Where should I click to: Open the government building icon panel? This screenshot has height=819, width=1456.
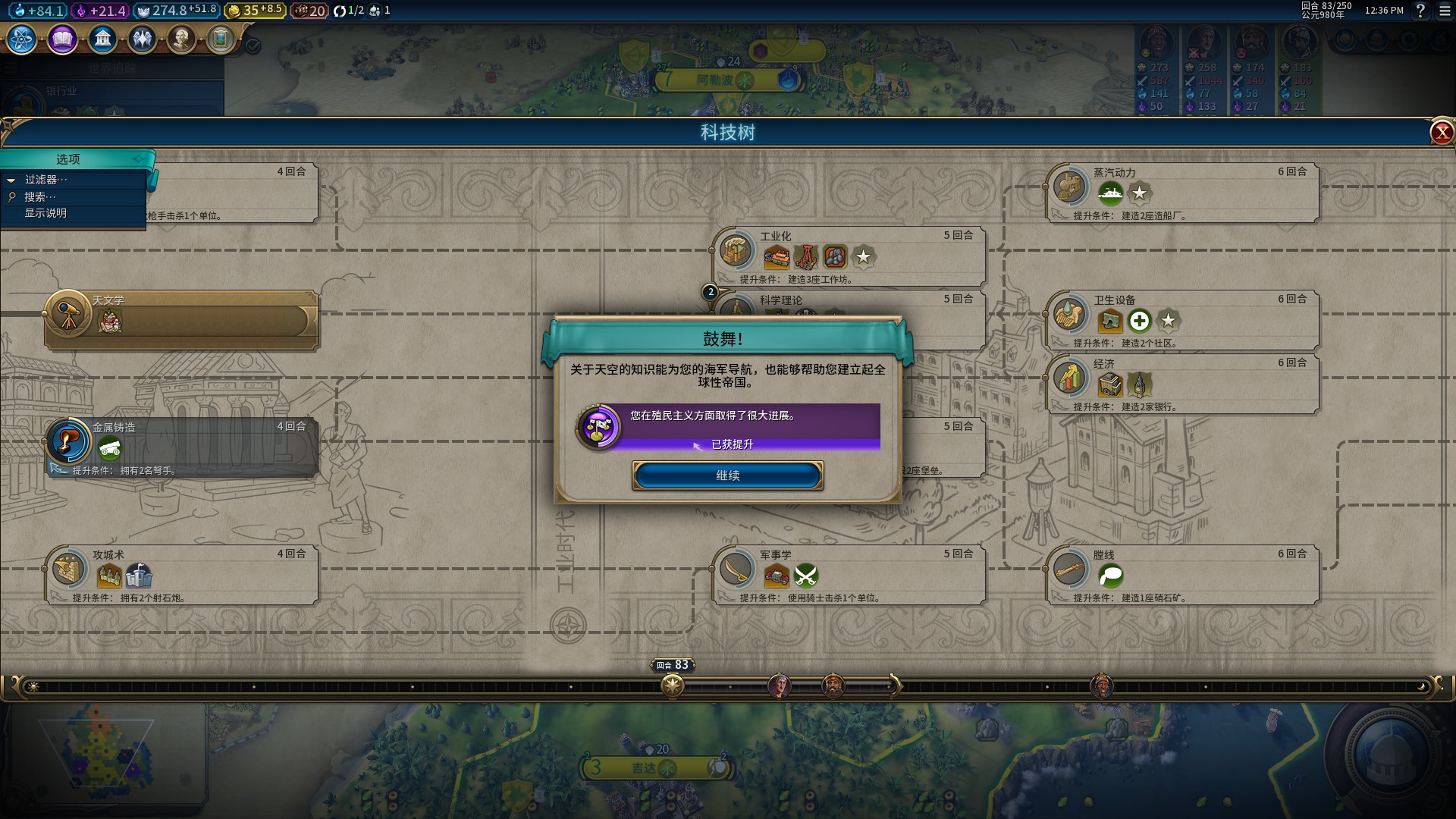click(102, 39)
